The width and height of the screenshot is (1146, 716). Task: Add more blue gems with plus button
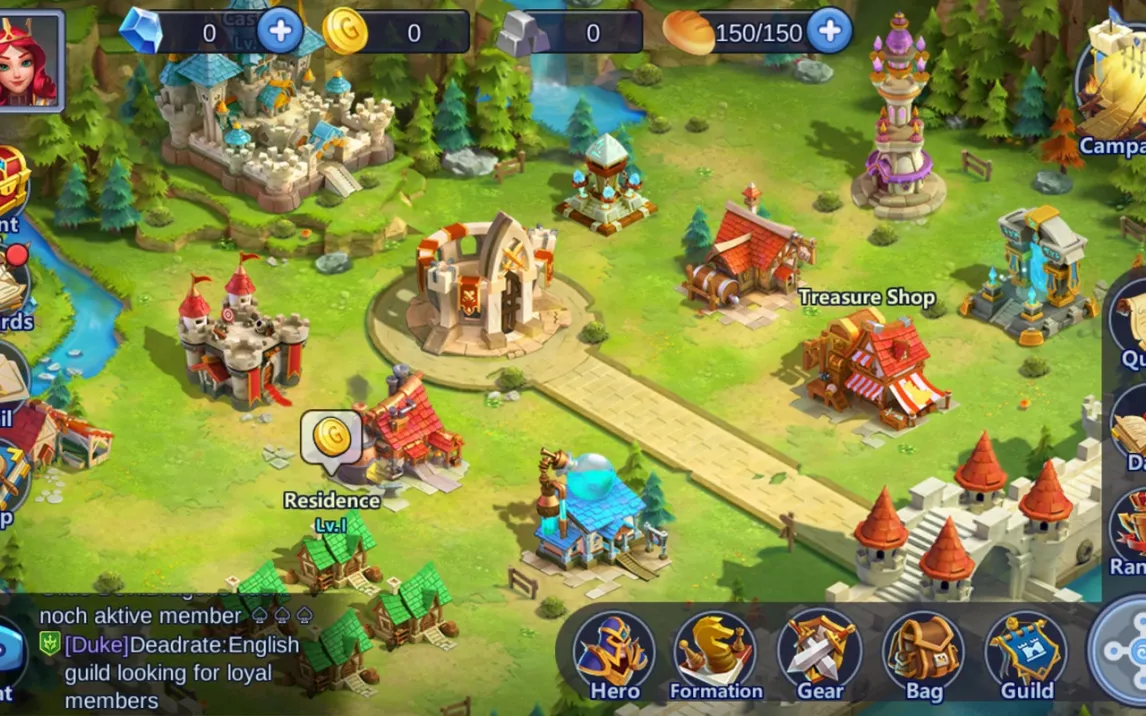280,31
